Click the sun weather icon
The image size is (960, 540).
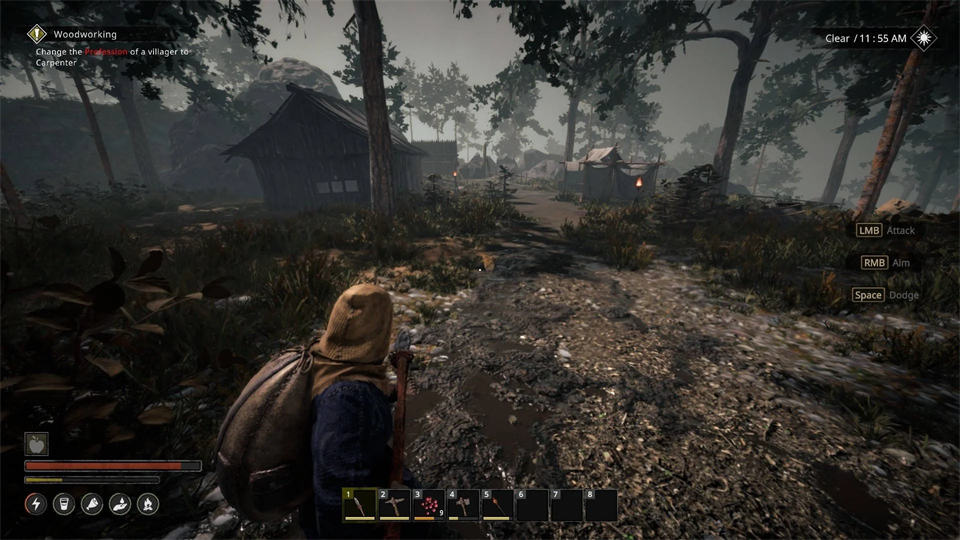click(925, 38)
